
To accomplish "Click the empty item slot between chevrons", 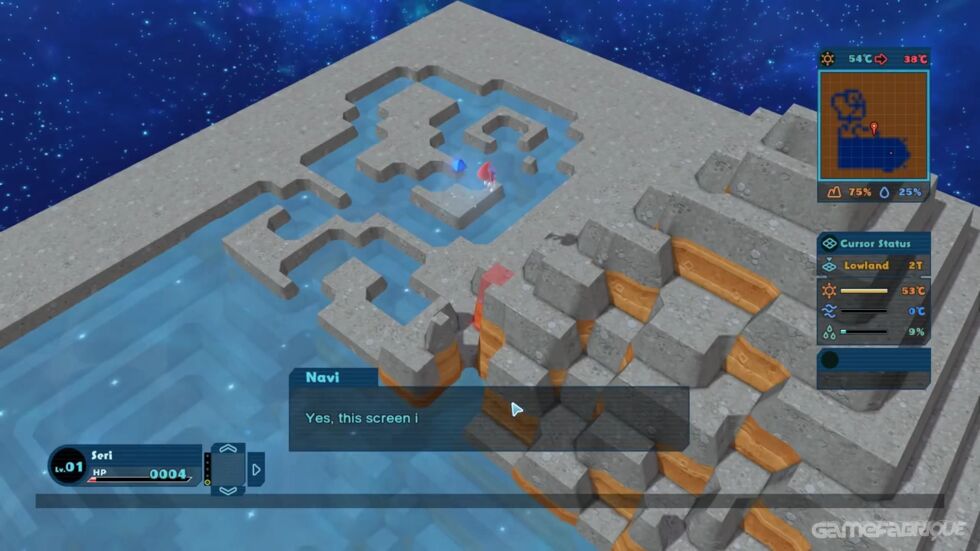I will pyautogui.click(x=228, y=470).
